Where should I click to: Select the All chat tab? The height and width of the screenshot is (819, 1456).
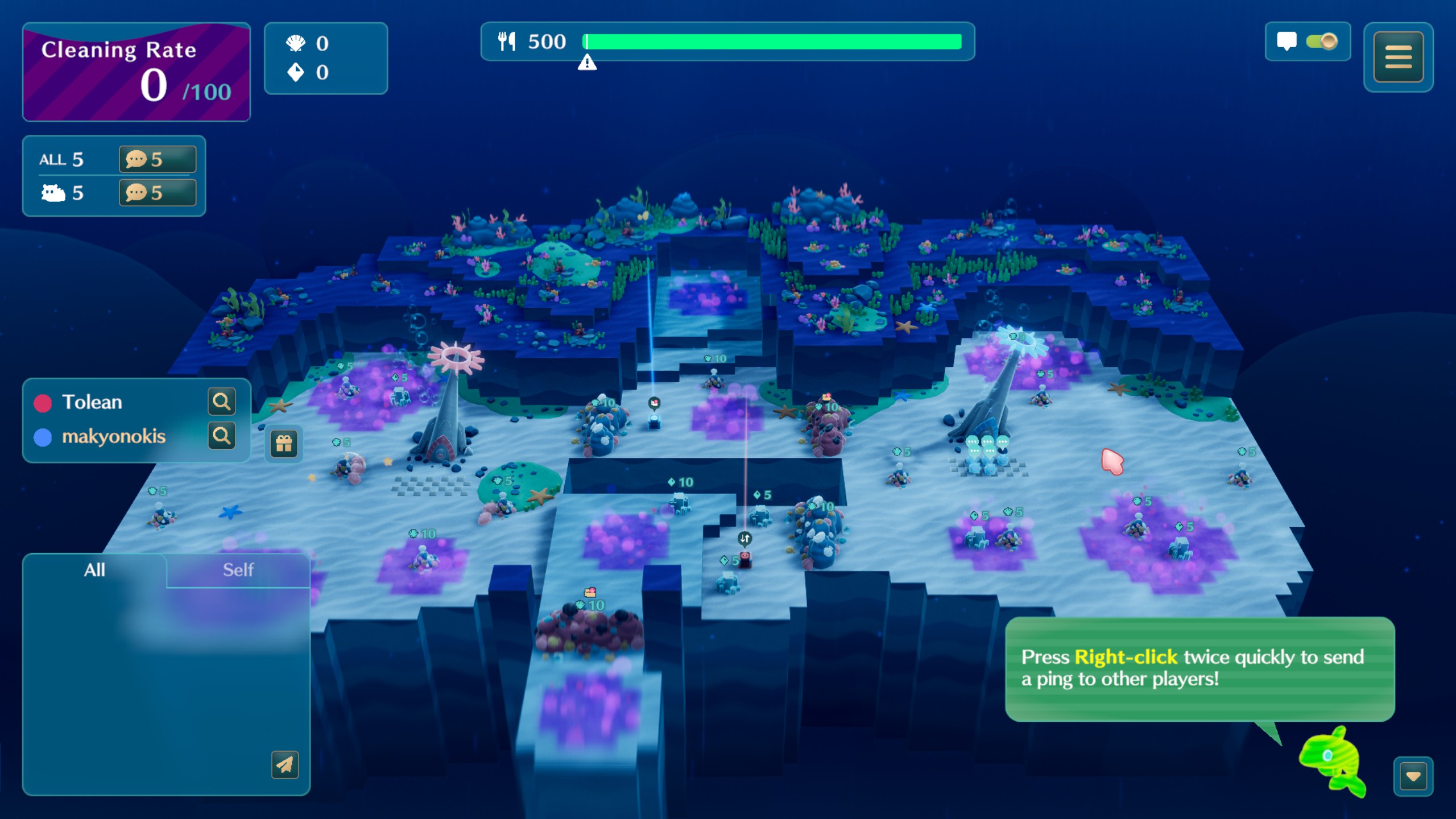94,570
